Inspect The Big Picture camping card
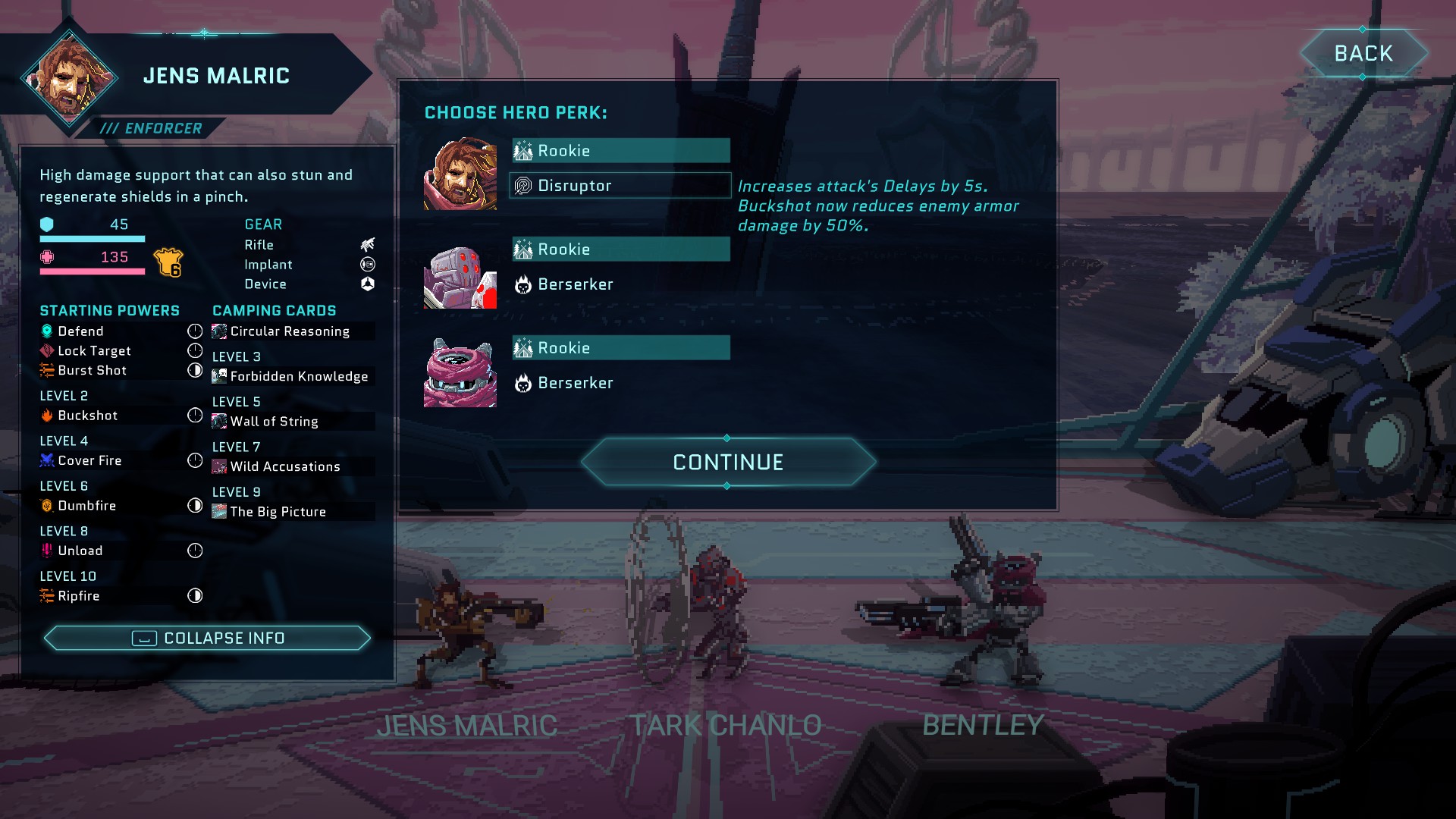This screenshot has height=819, width=1456. [278, 512]
